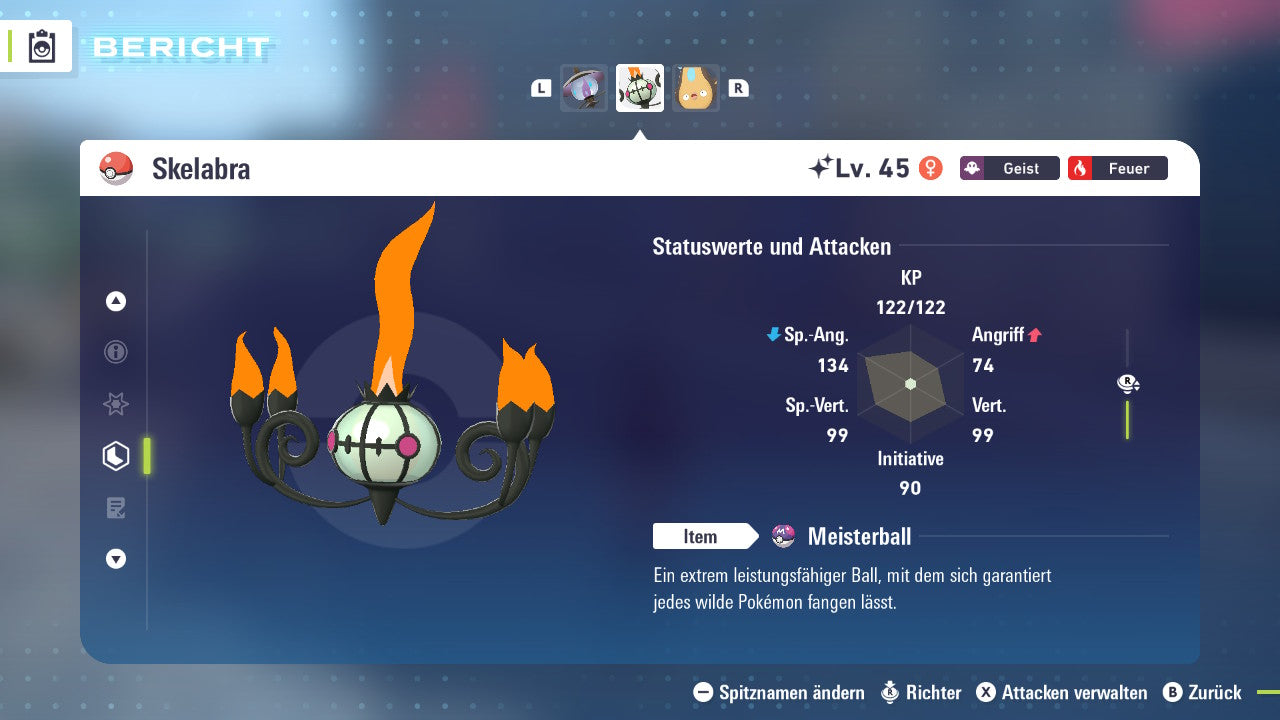Select the Feuer type badge
The image size is (1280, 720).
click(x=1117, y=168)
